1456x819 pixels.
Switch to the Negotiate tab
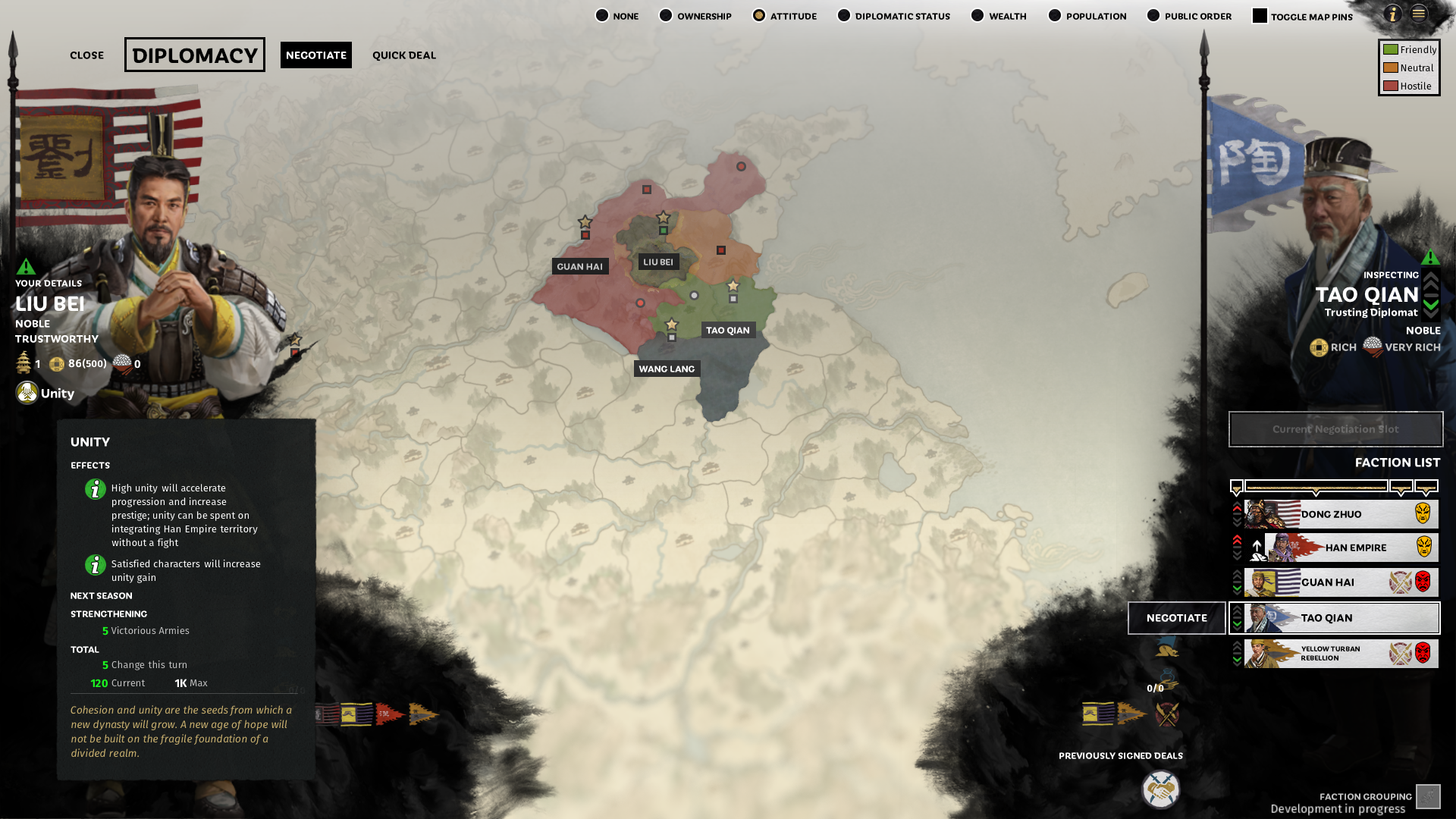315,55
